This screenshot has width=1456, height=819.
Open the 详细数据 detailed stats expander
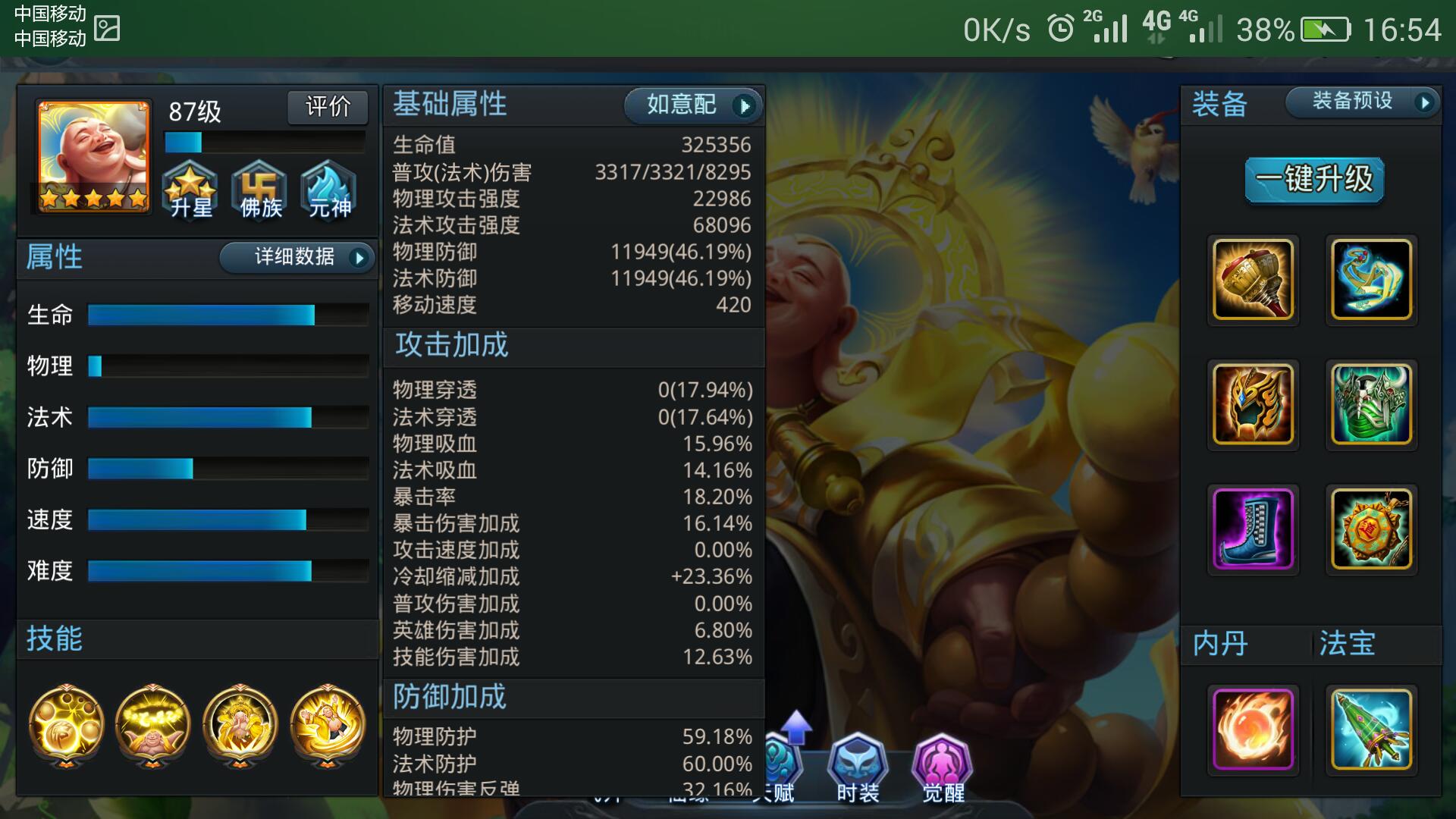click(x=297, y=258)
